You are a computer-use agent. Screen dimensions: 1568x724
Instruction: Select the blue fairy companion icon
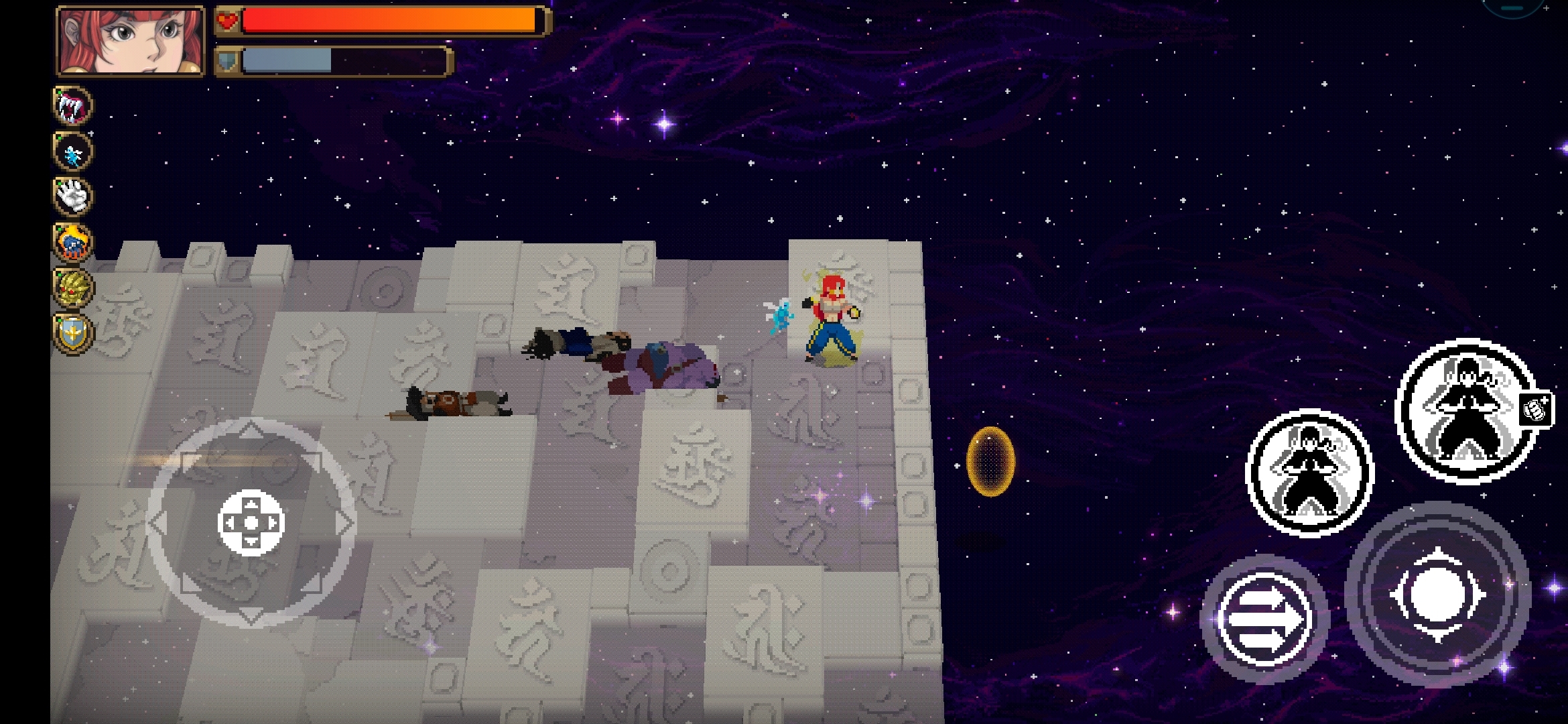pyautogui.click(x=72, y=152)
